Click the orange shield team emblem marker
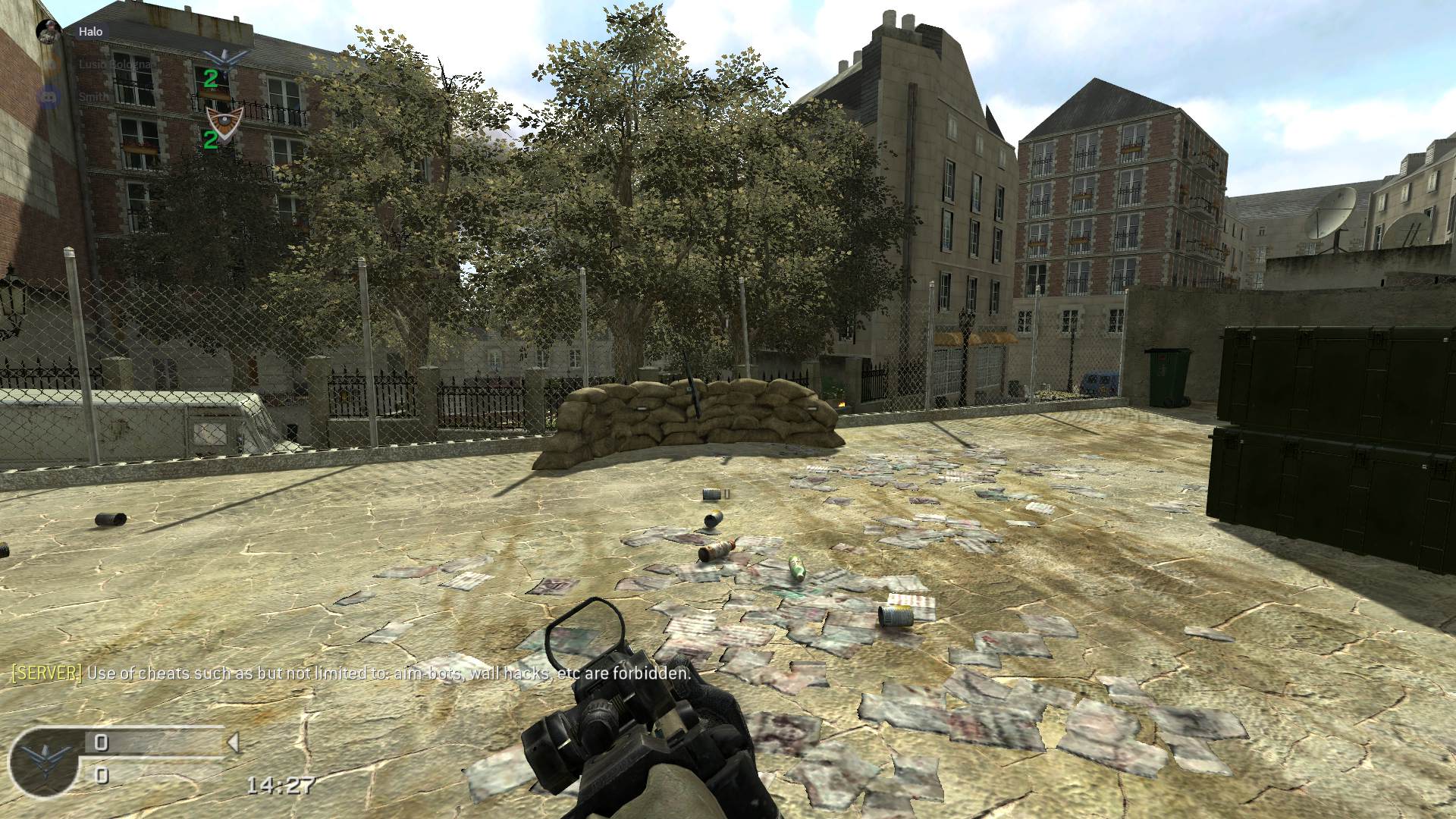1456x819 pixels. (225, 120)
